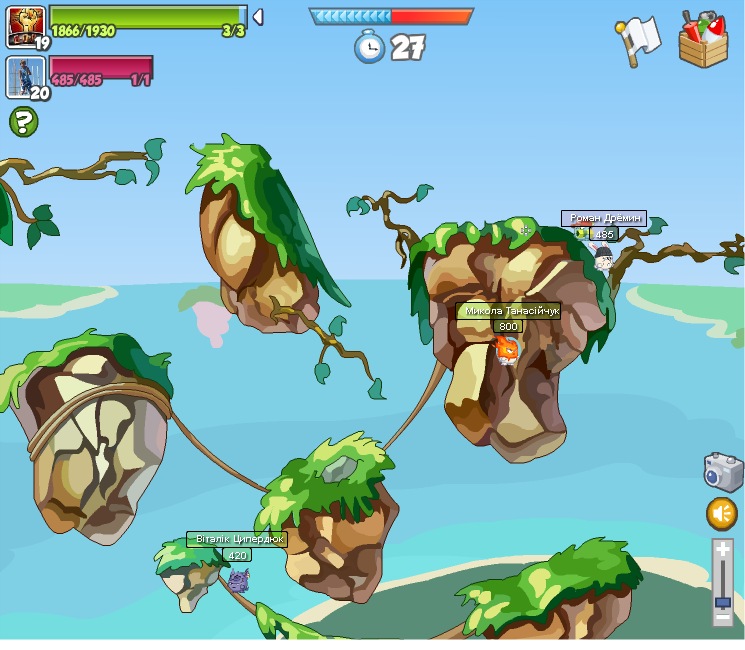
Task: Take a screenshot with the camera icon
Action: pos(722,471)
